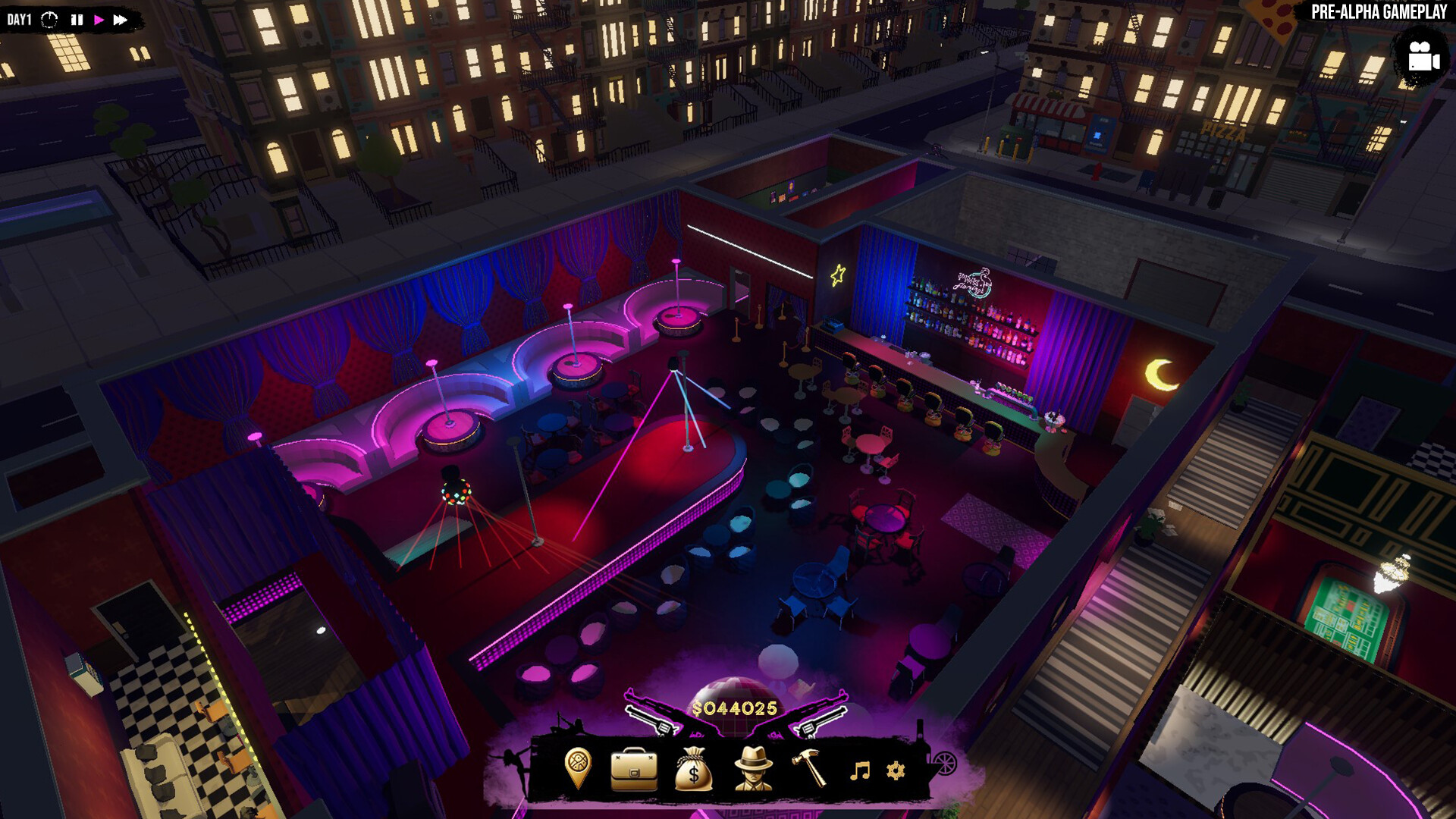
Task: Pause the game simulation
Action: tap(77, 20)
